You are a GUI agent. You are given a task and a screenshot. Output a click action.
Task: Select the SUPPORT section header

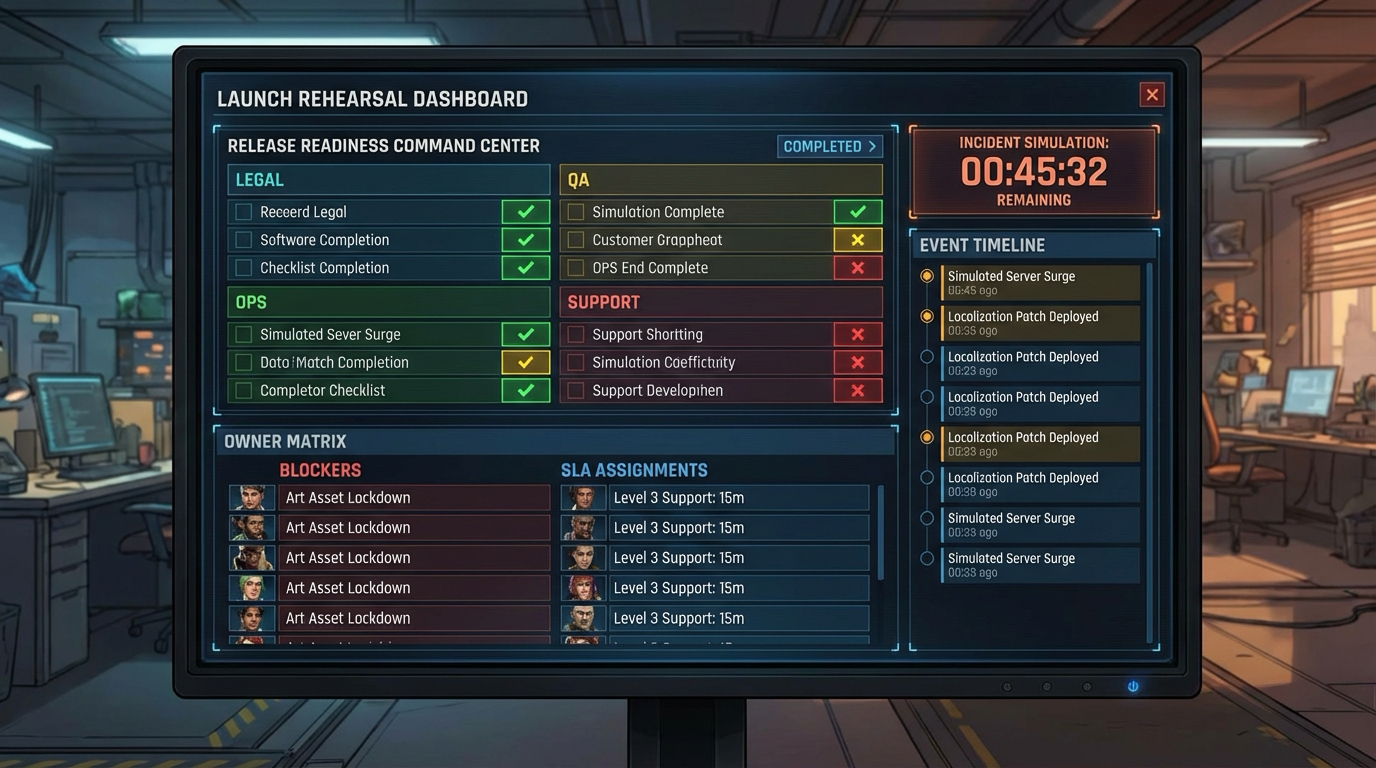point(720,301)
